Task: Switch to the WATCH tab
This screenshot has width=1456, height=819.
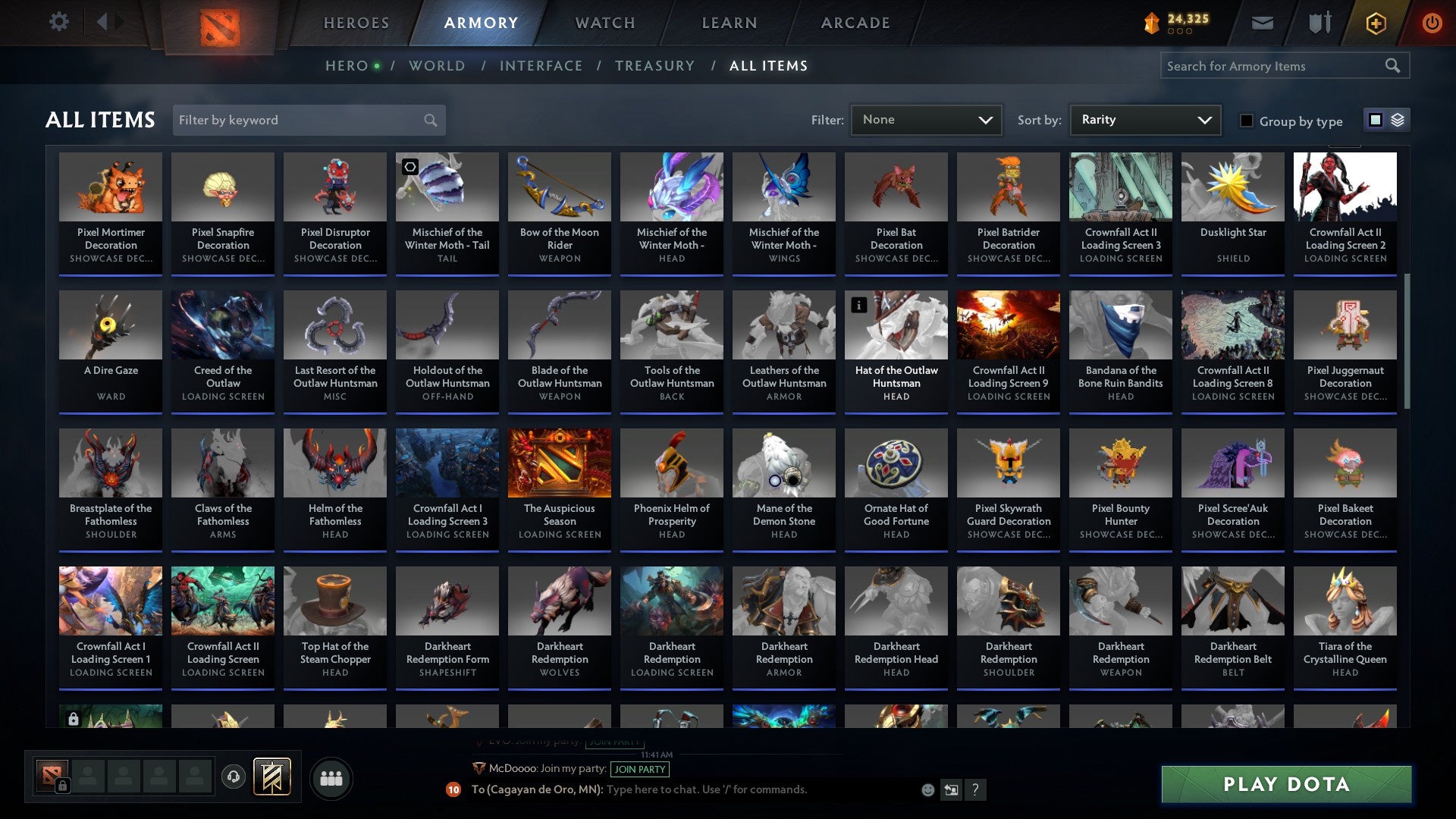Action: tap(604, 23)
